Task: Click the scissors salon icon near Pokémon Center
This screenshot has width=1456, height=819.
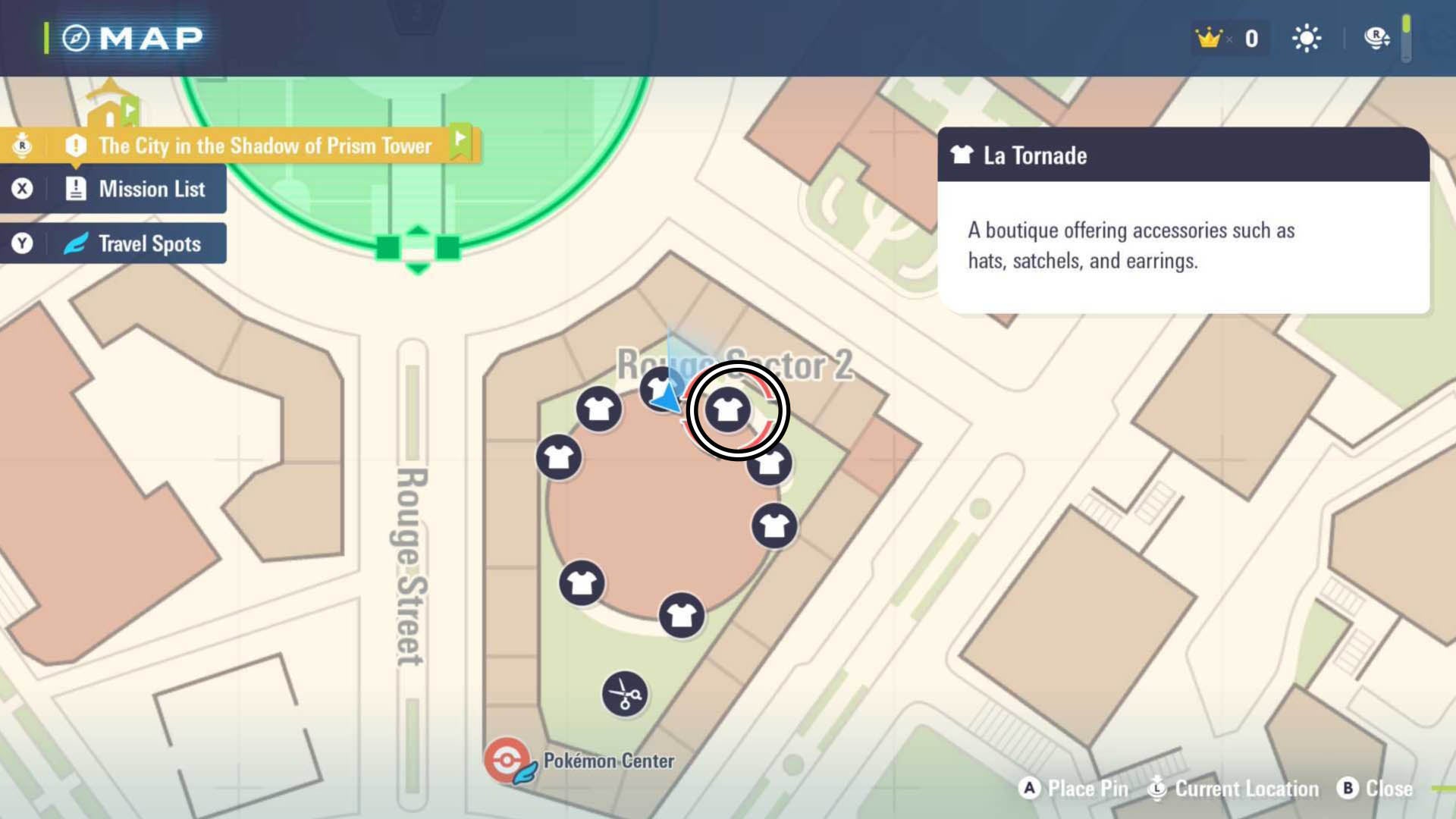Action: (x=623, y=695)
